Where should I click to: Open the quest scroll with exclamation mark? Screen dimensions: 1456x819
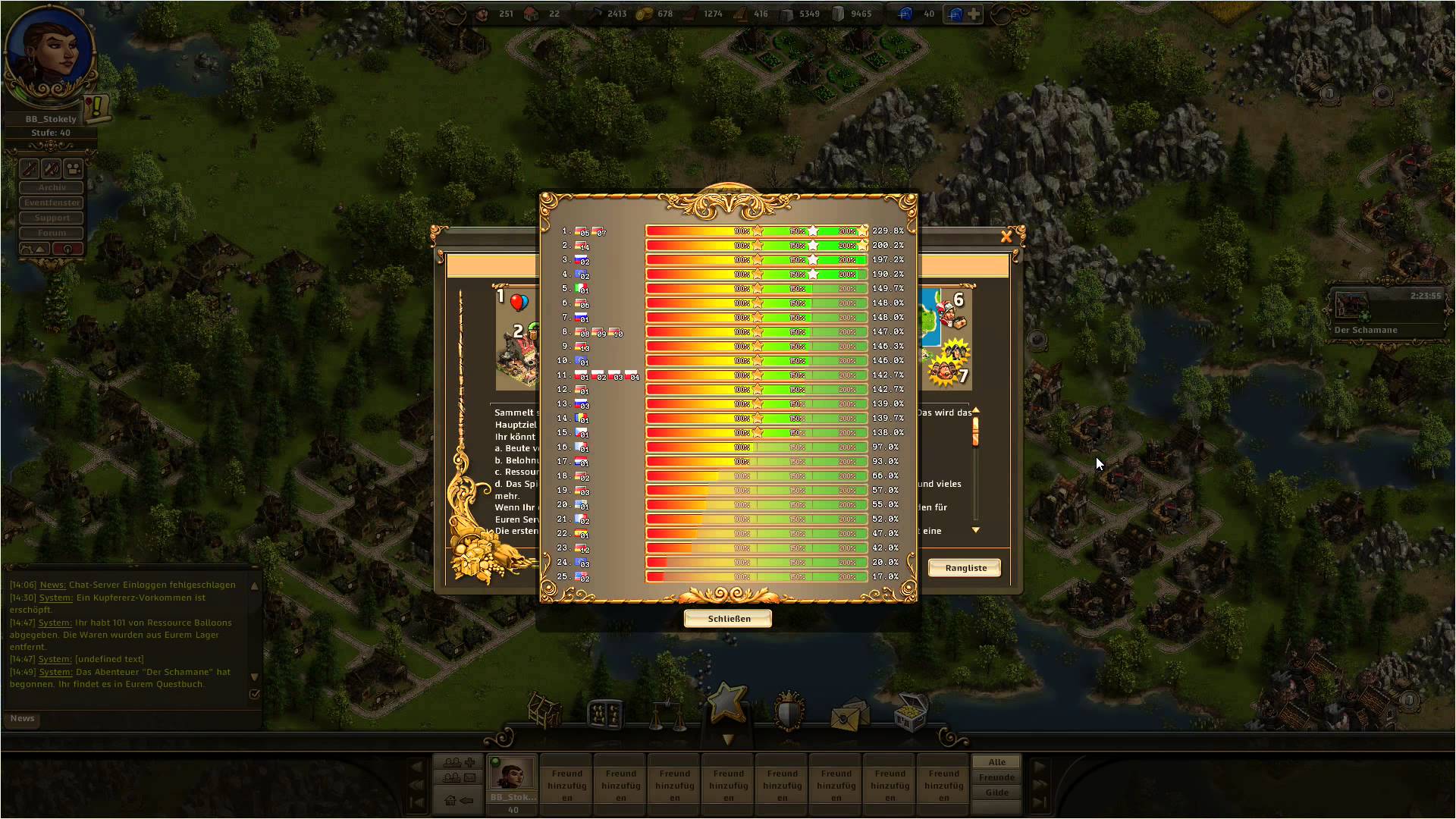click(97, 108)
